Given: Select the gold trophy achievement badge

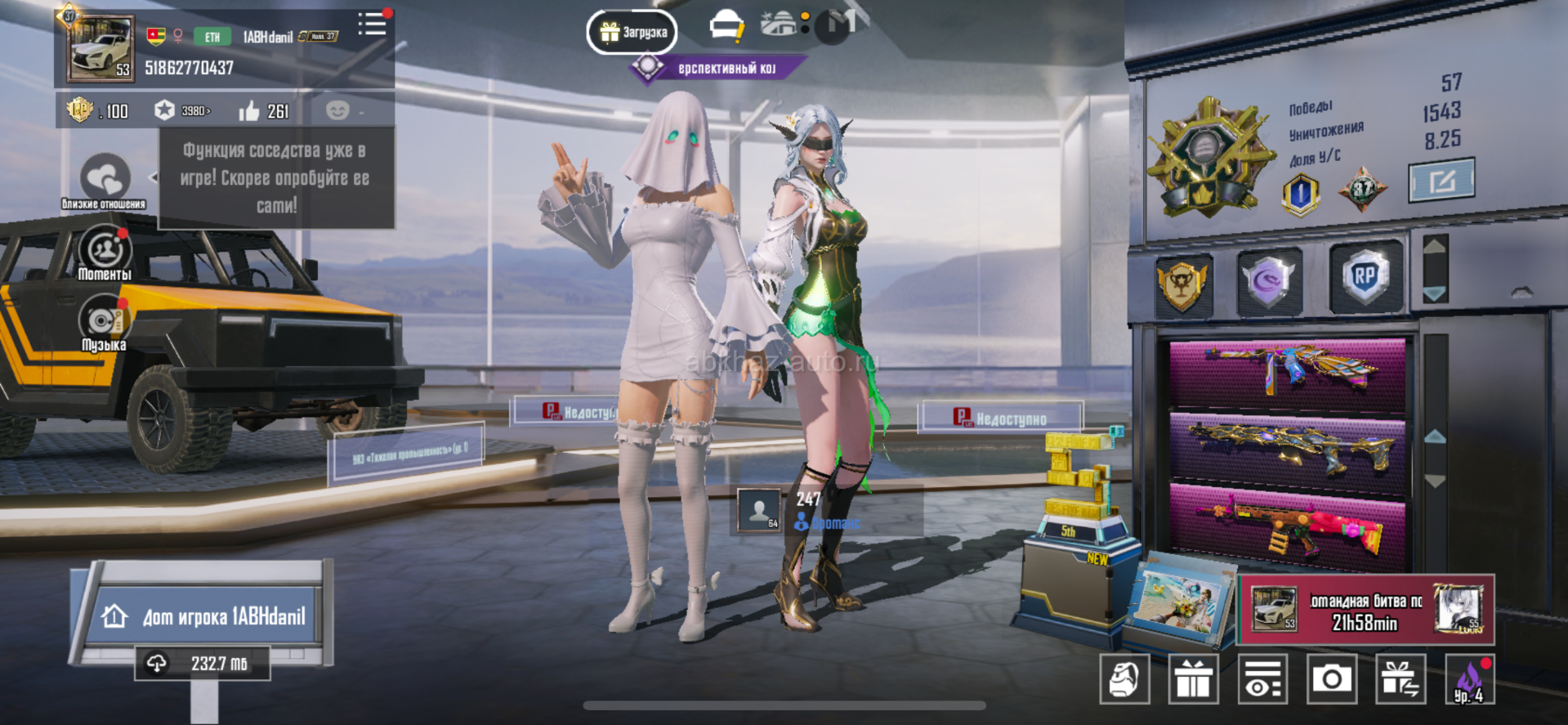Looking at the screenshot, I should click(x=1182, y=284).
